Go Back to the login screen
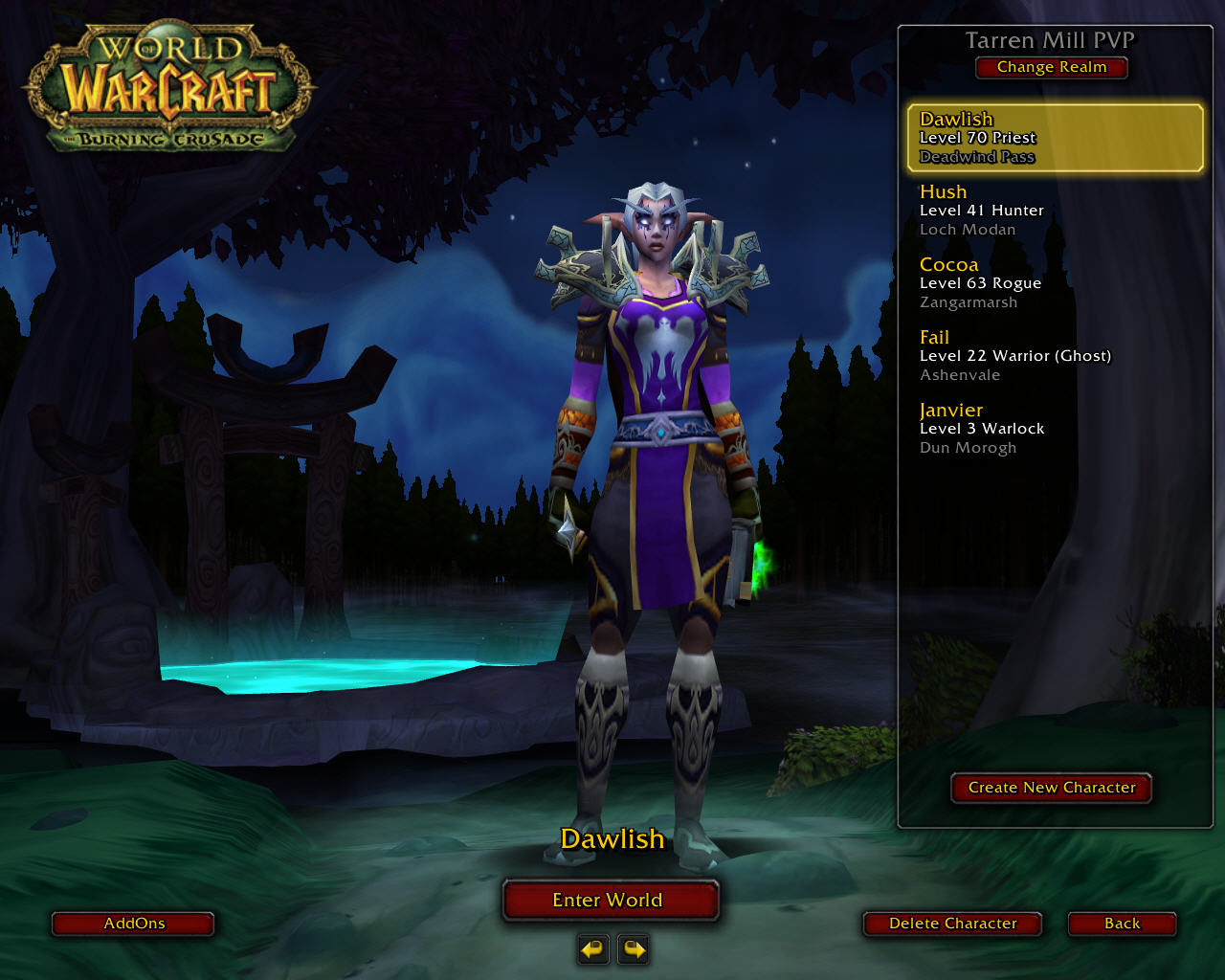The height and width of the screenshot is (980, 1225). pos(1122,924)
